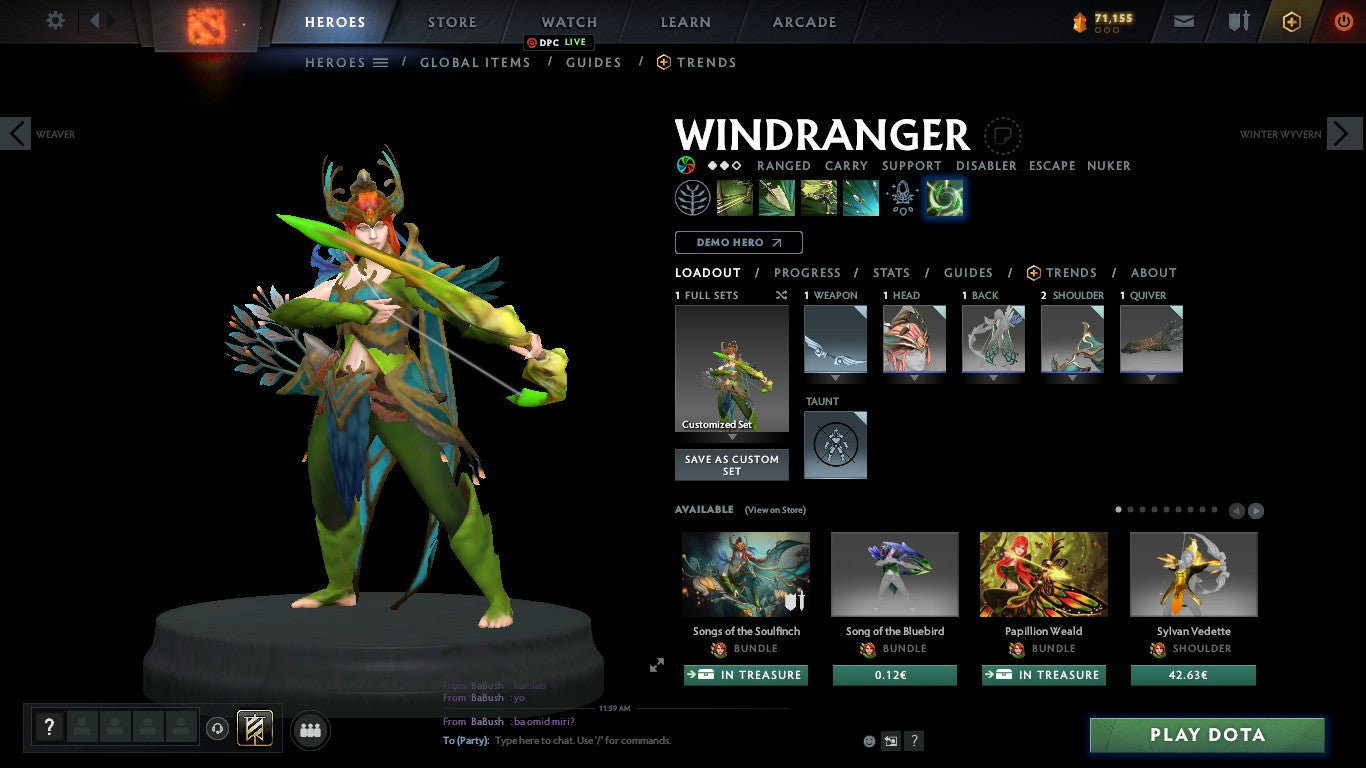1366x768 pixels.
Task: Click the Demo Hero button
Action: (738, 242)
